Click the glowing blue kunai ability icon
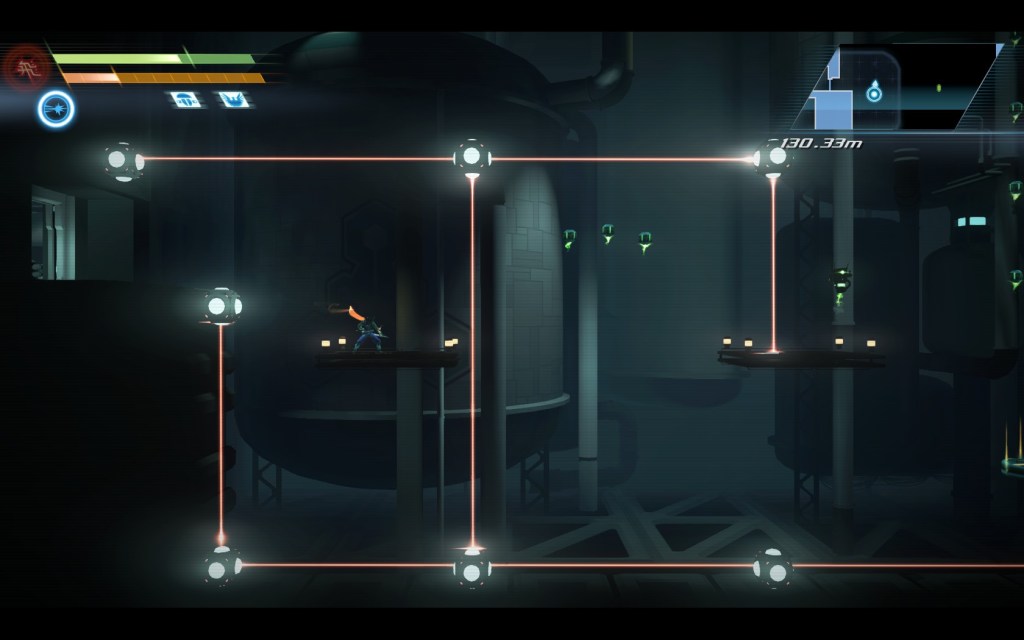Screen dimensions: 1024x640 (56, 109)
